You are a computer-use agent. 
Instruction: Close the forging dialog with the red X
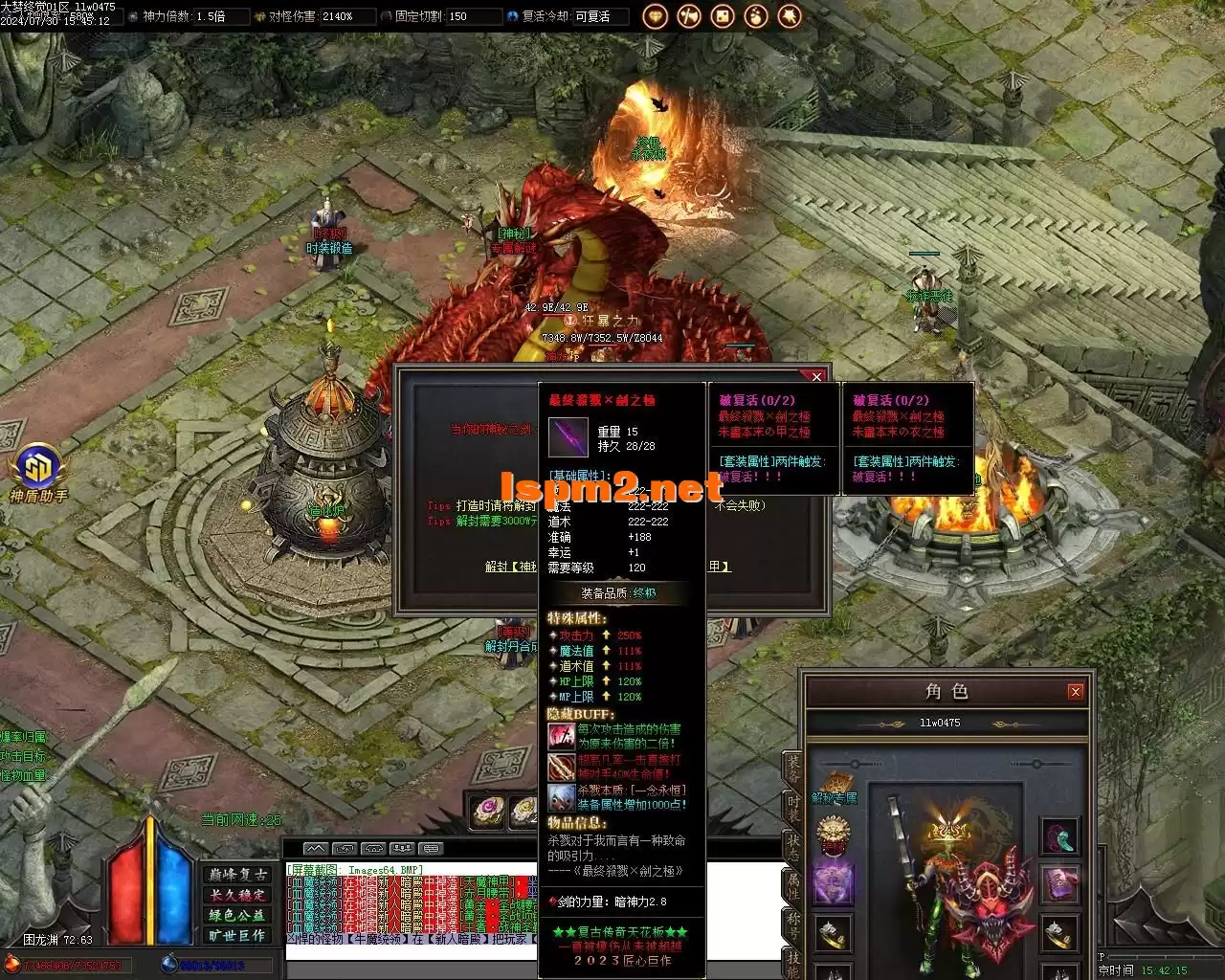(x=815, y=377)
